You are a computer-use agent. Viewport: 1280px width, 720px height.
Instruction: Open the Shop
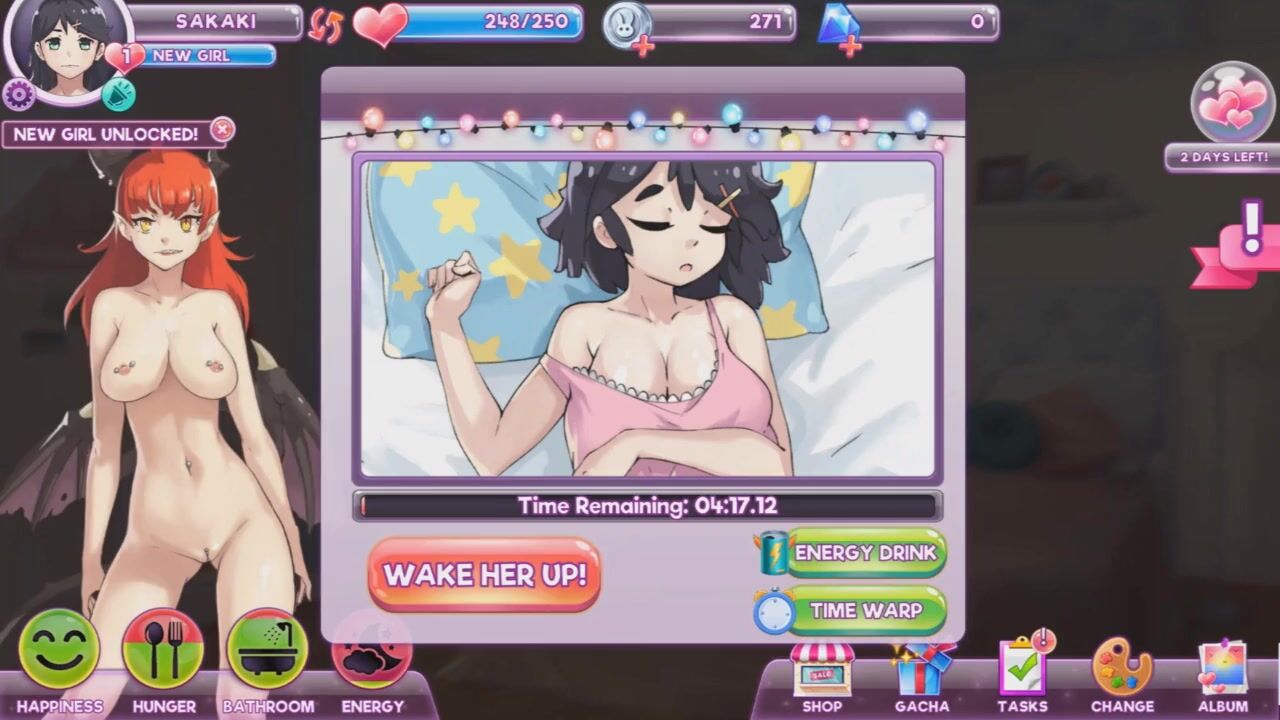click(822, 674)
